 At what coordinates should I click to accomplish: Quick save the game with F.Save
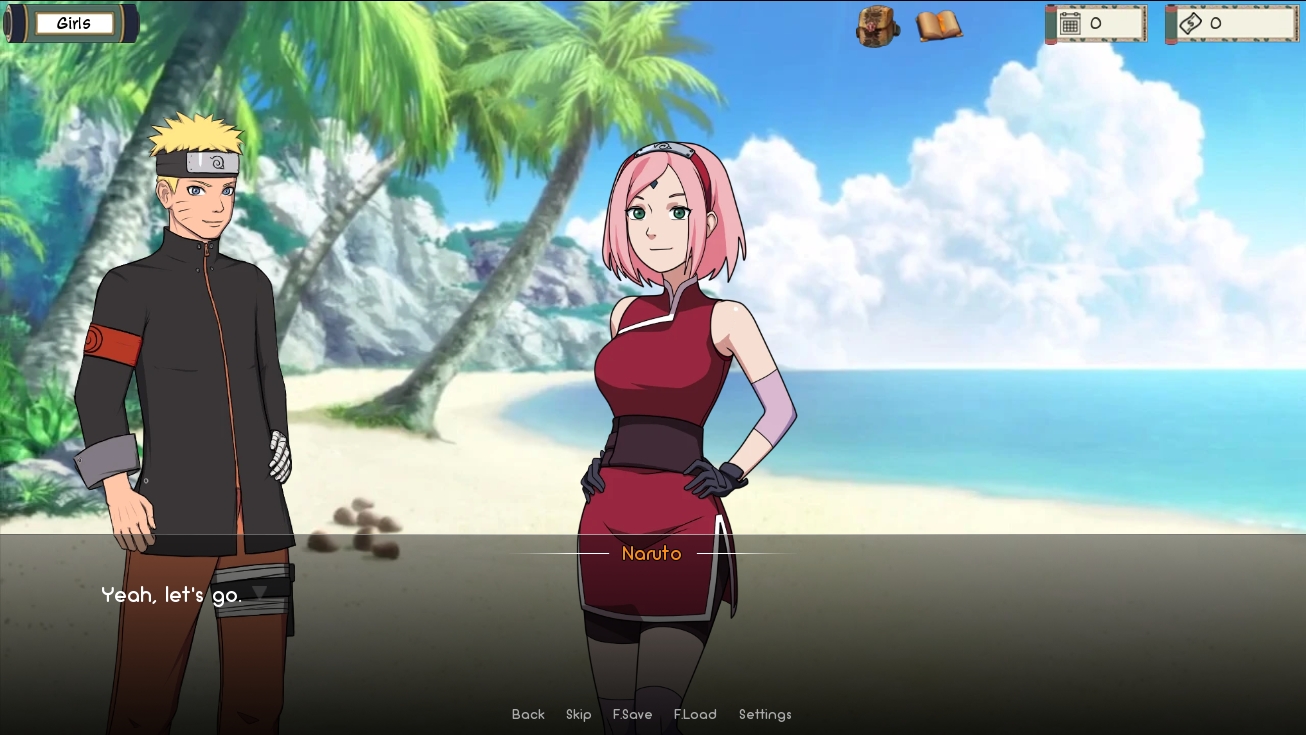click(631, 714)
